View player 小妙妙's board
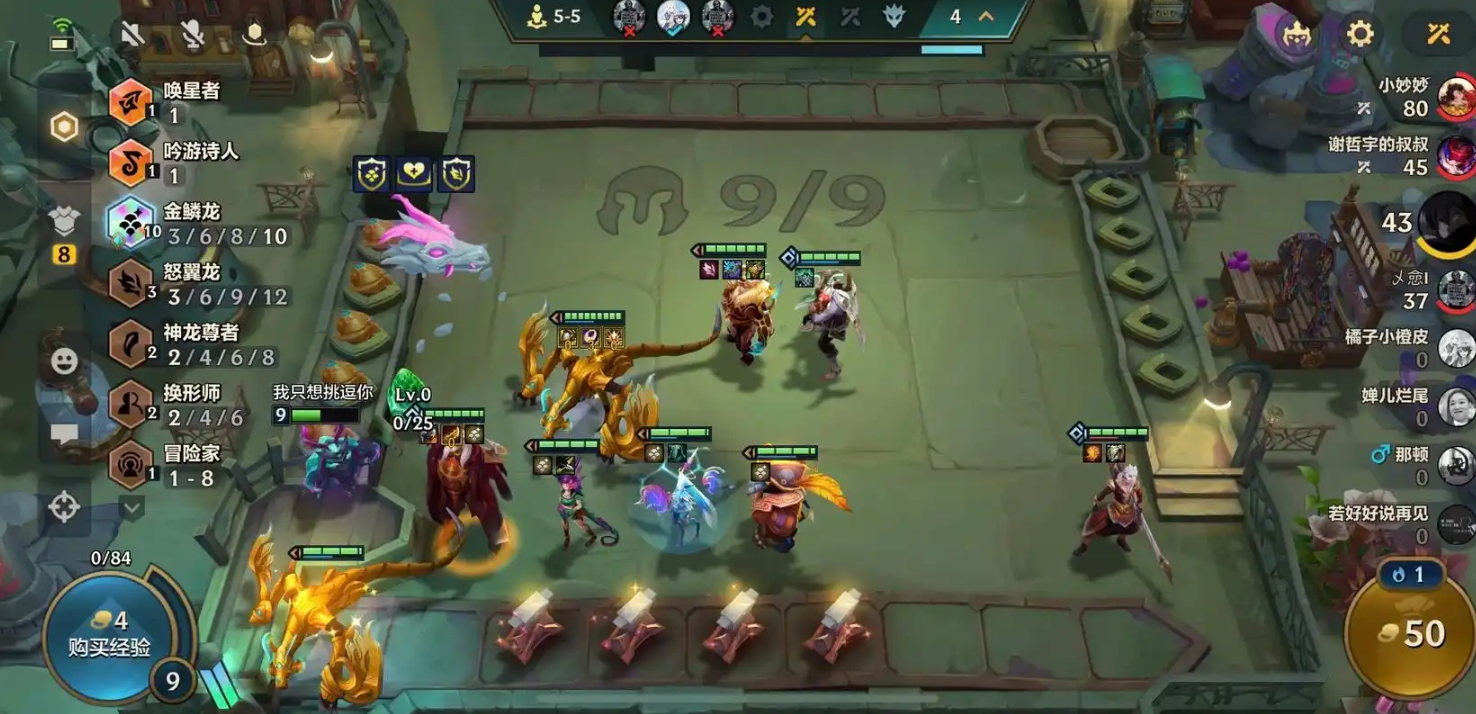 1455,97
